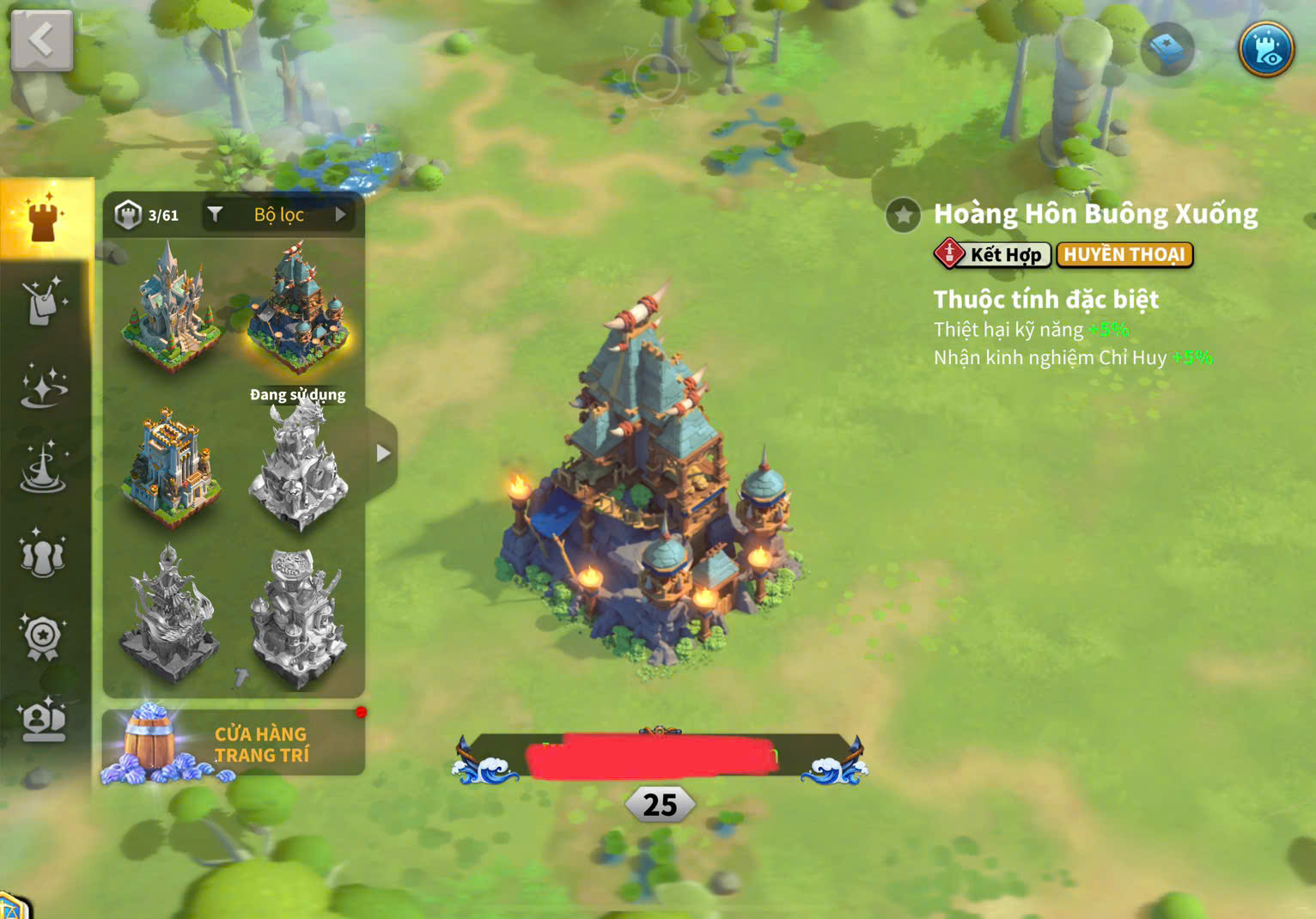
Task: Select the medal badge tab
Action: pyautogui.click(x=43, y=637)
